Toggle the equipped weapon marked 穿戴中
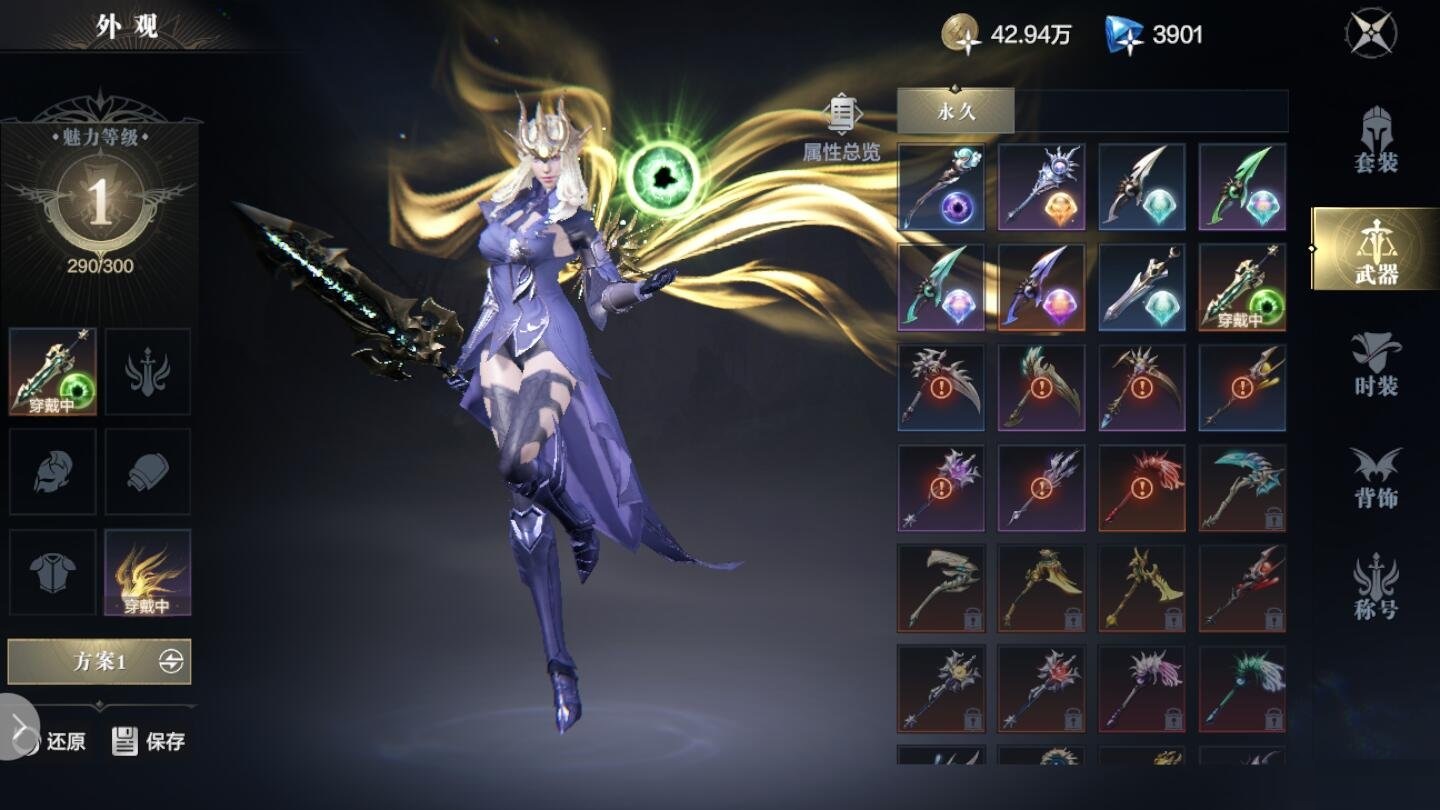The image size is (1440, 810). [52, 371]
